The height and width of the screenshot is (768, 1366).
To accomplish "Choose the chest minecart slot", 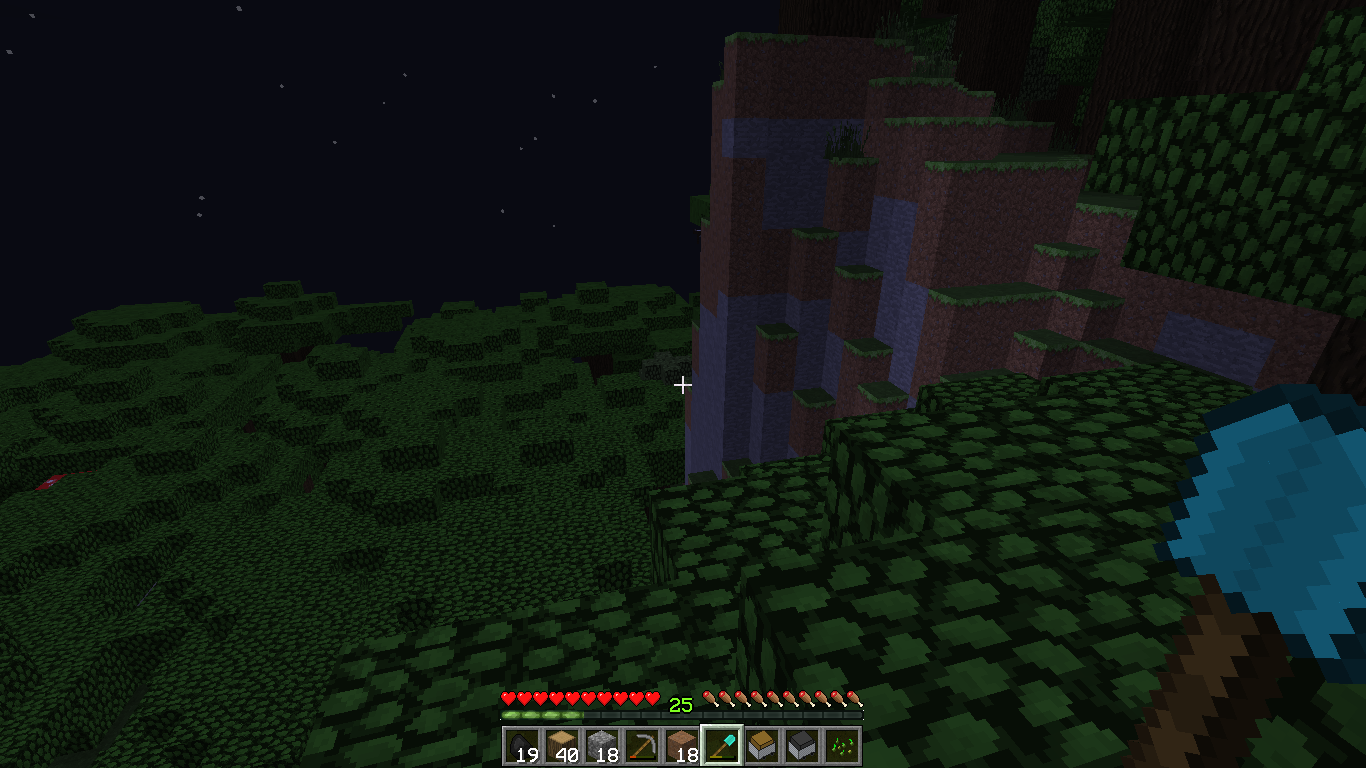I will tap(762, 746).
